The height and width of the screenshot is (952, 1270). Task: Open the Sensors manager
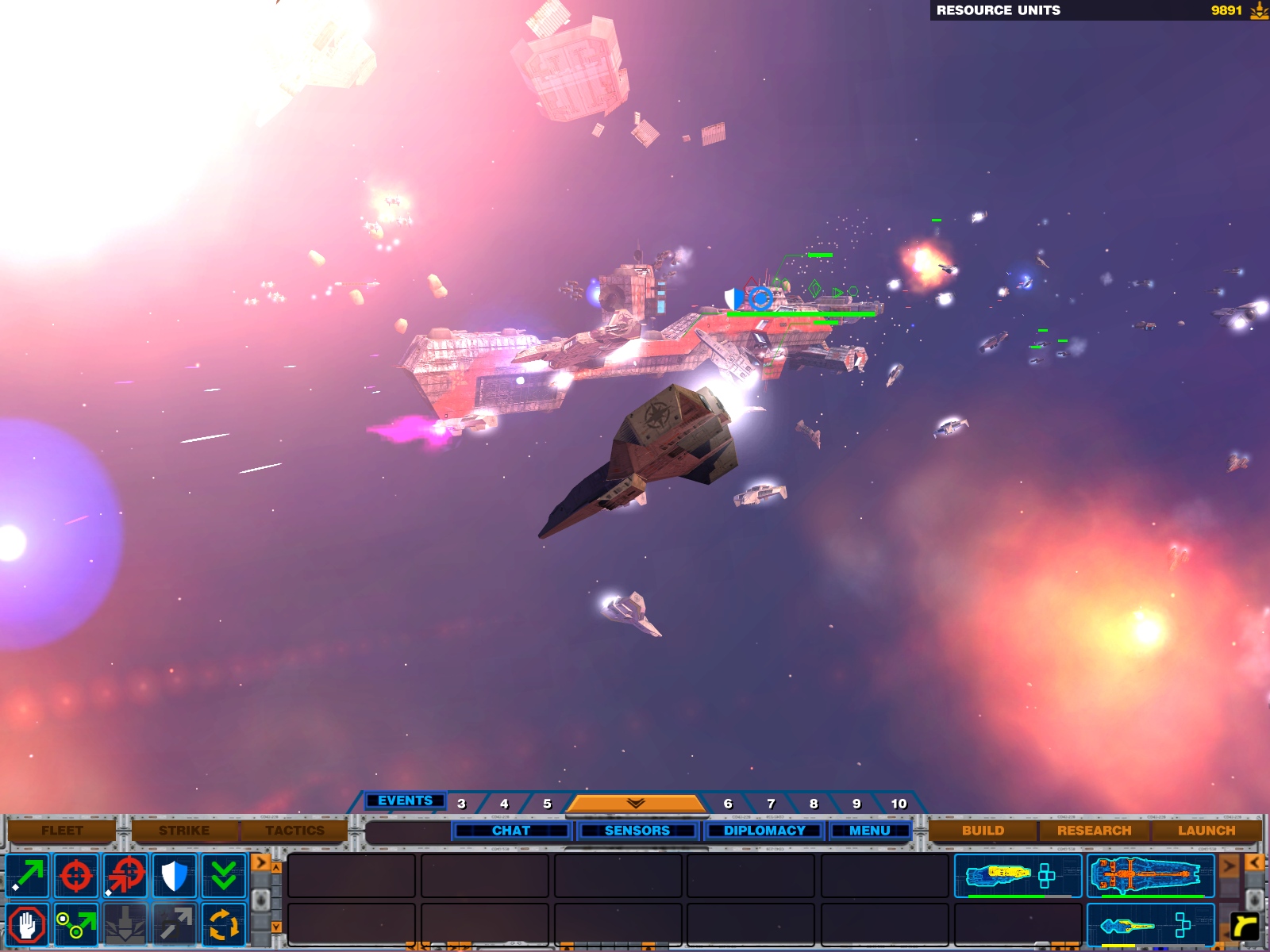tap(637, 831)
